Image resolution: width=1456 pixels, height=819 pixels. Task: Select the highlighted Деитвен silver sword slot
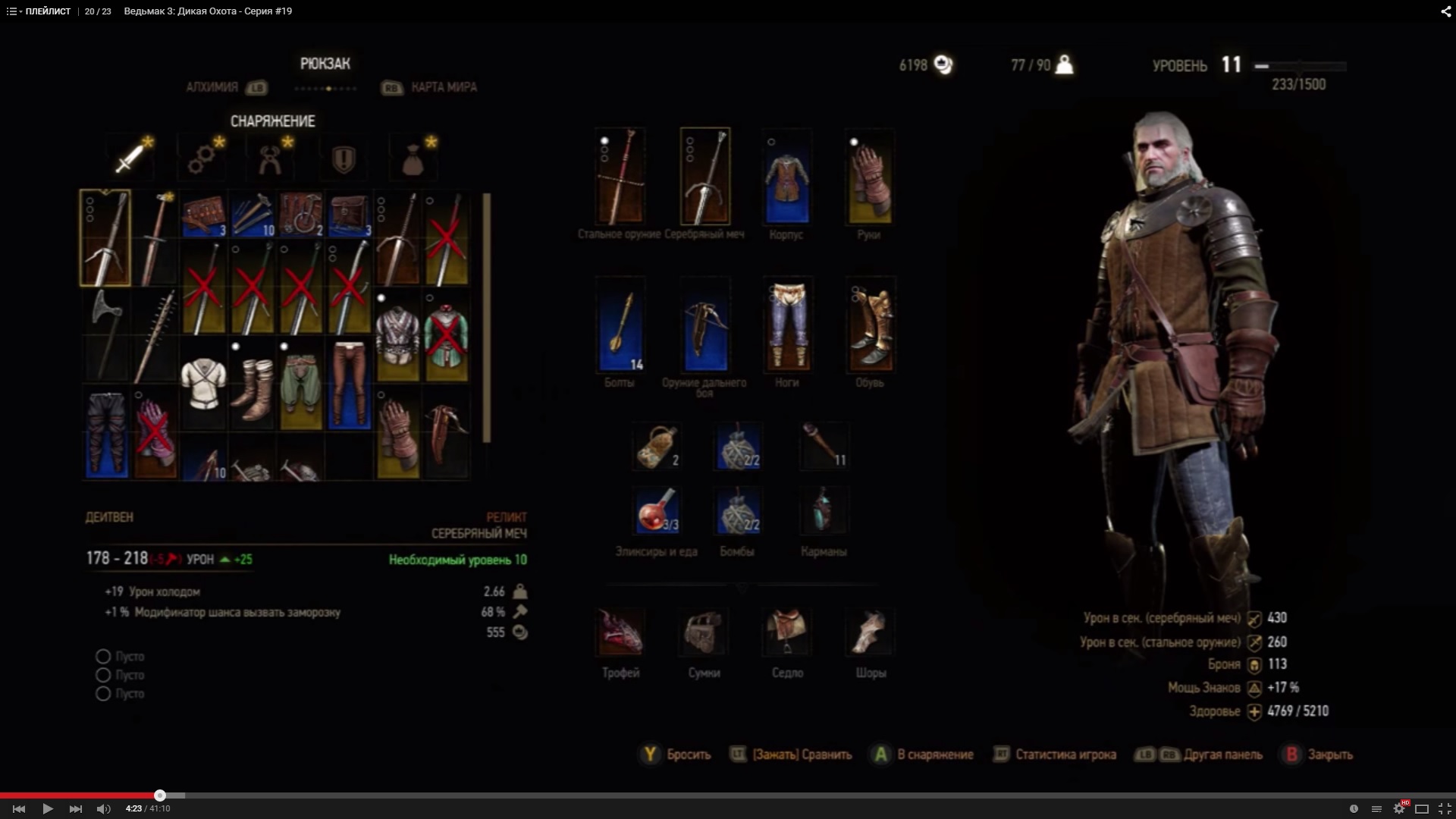[105, 238]
